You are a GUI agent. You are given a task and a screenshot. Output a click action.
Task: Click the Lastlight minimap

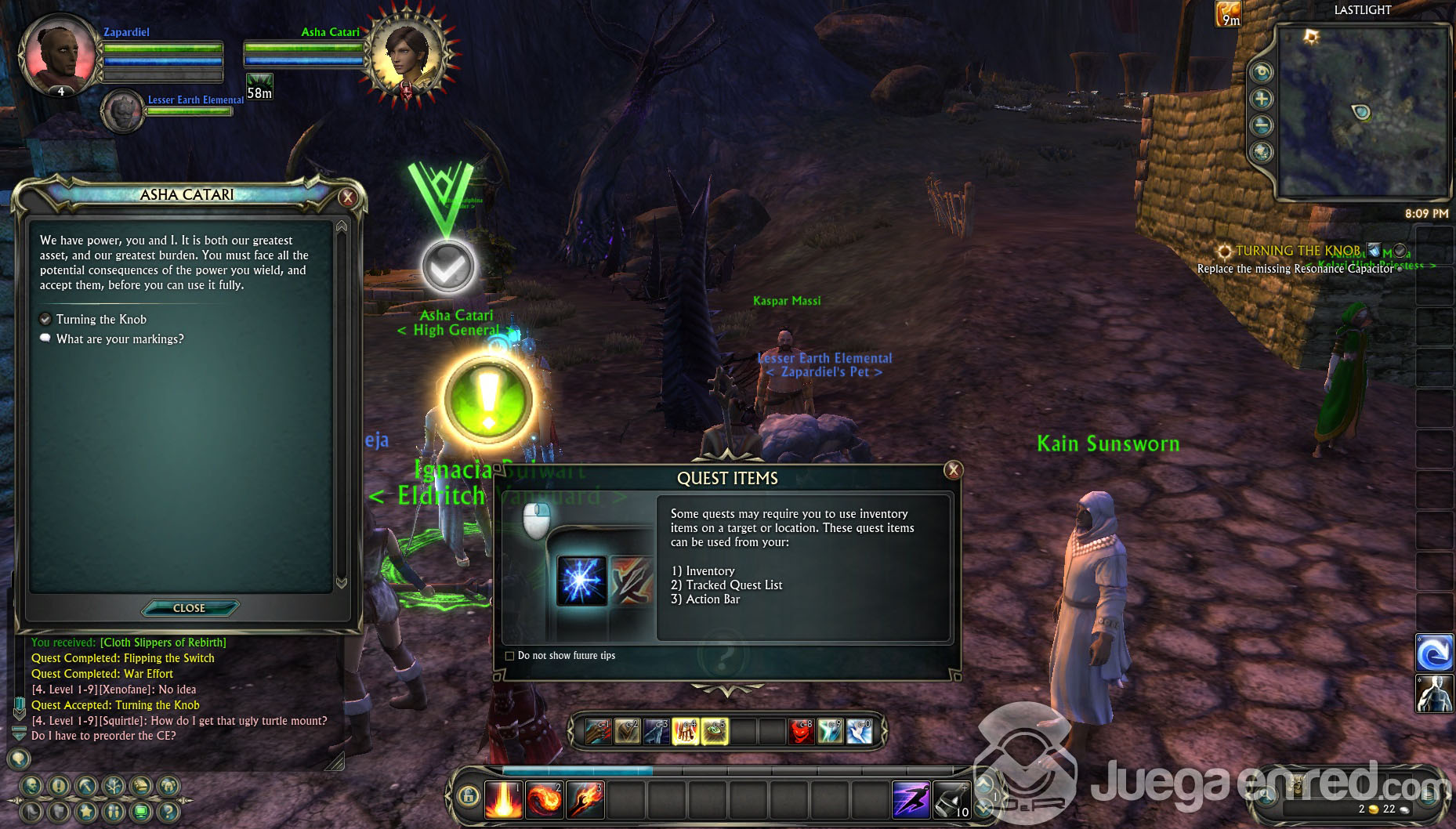tap(1362, 111)
